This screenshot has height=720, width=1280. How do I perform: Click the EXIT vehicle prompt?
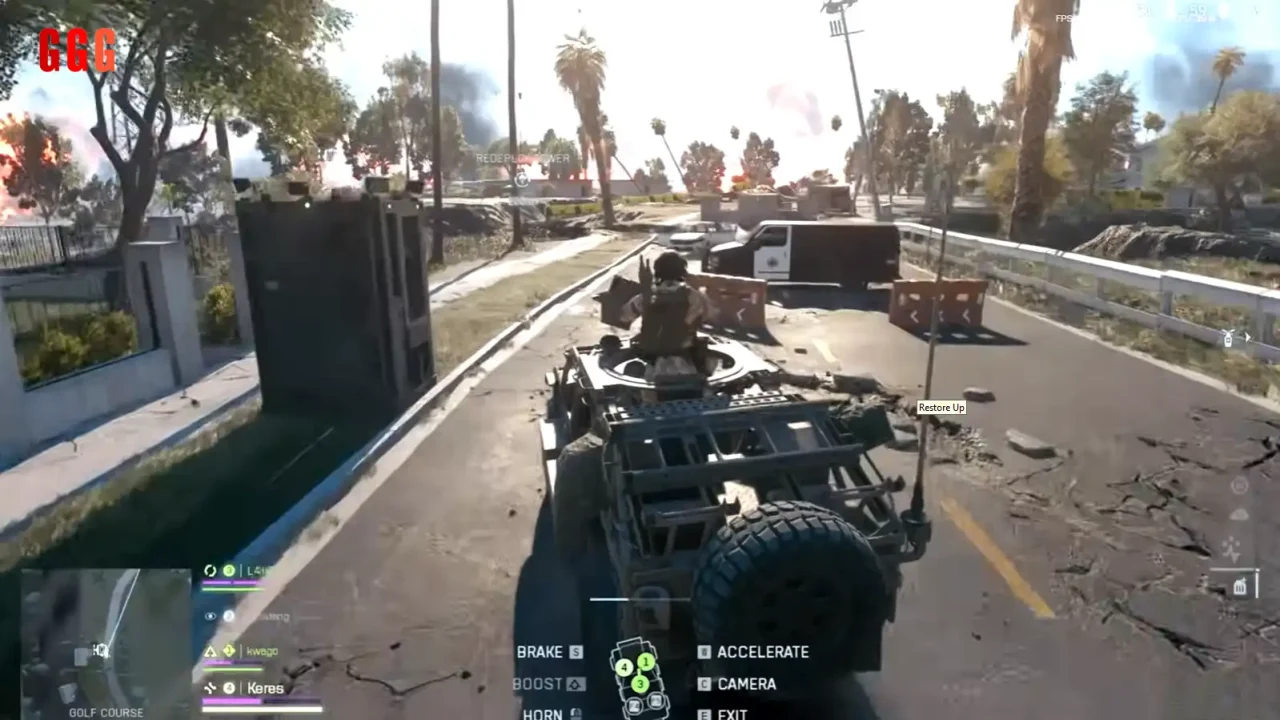731,714
